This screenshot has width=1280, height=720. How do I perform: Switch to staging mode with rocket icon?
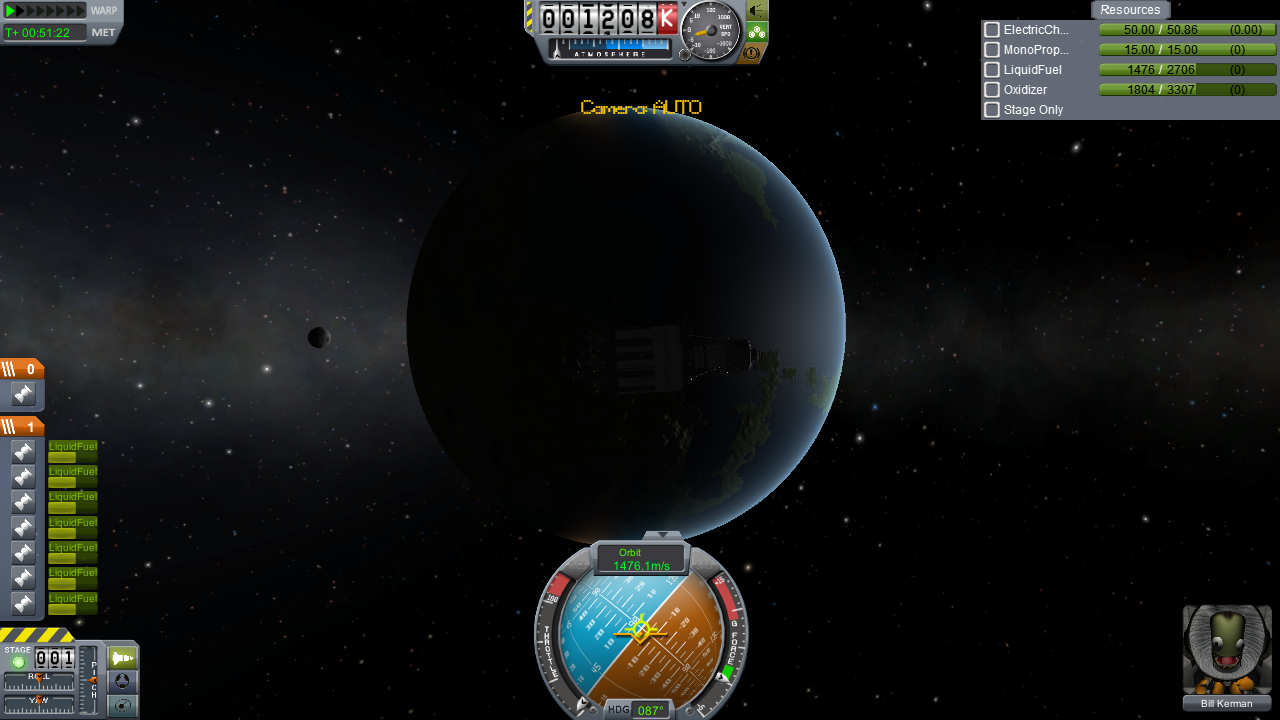point(123,658)
